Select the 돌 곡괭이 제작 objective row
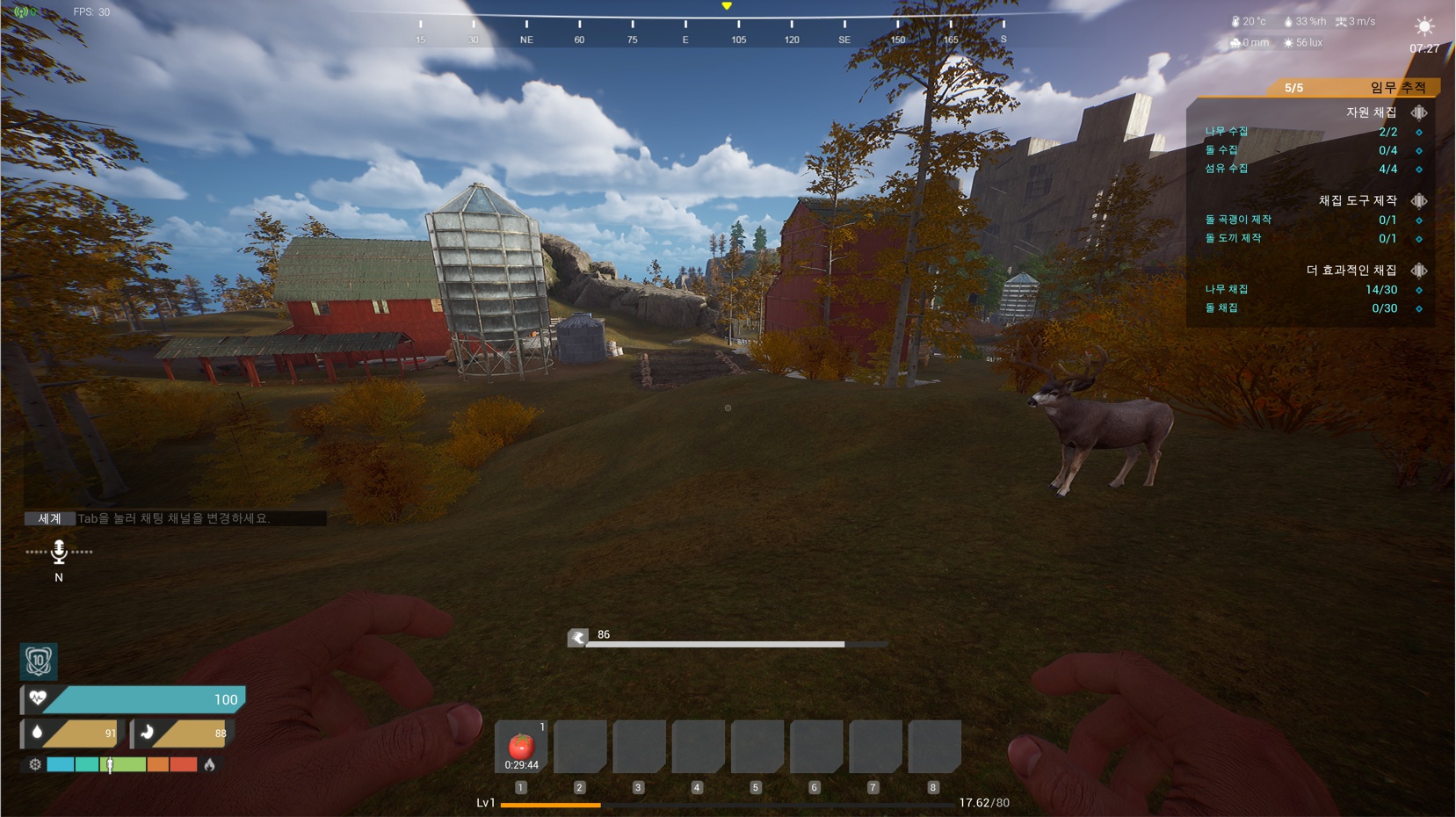This screenshot has height=817, width=1456. 1300,220
